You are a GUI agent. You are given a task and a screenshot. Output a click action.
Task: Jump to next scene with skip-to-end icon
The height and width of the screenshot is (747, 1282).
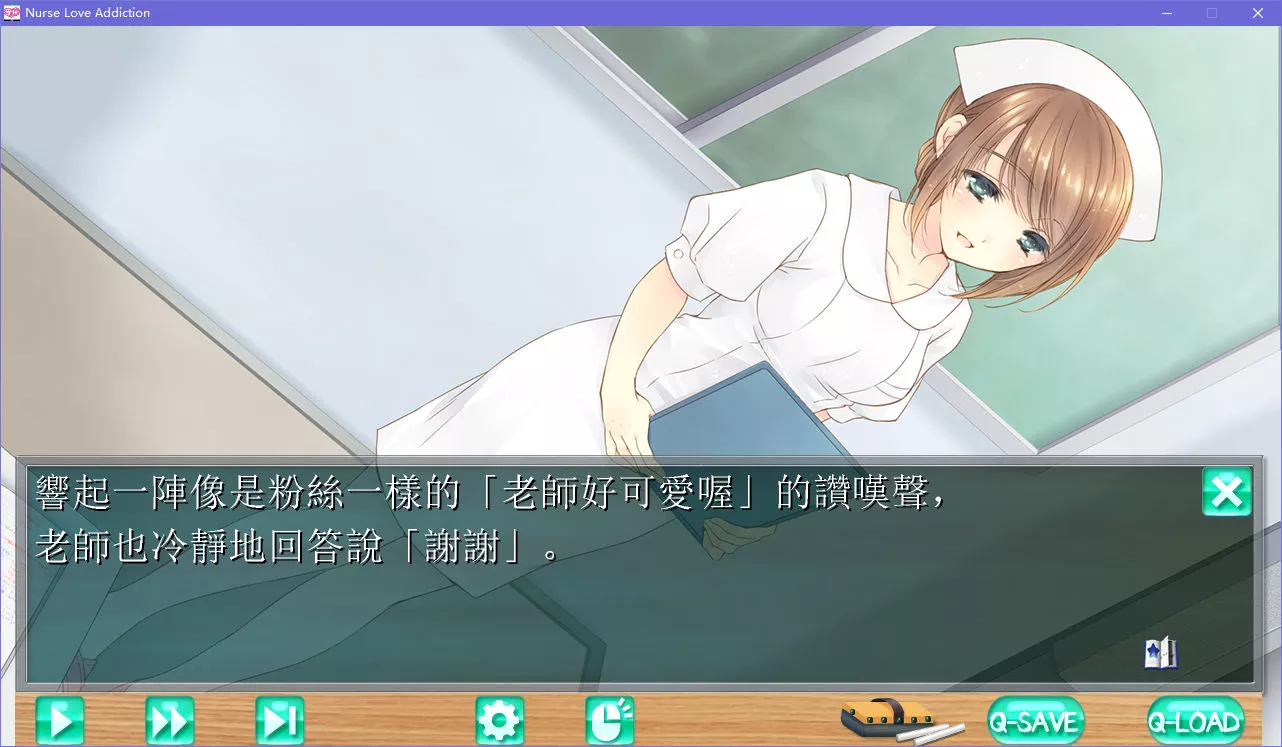(281, 719)
